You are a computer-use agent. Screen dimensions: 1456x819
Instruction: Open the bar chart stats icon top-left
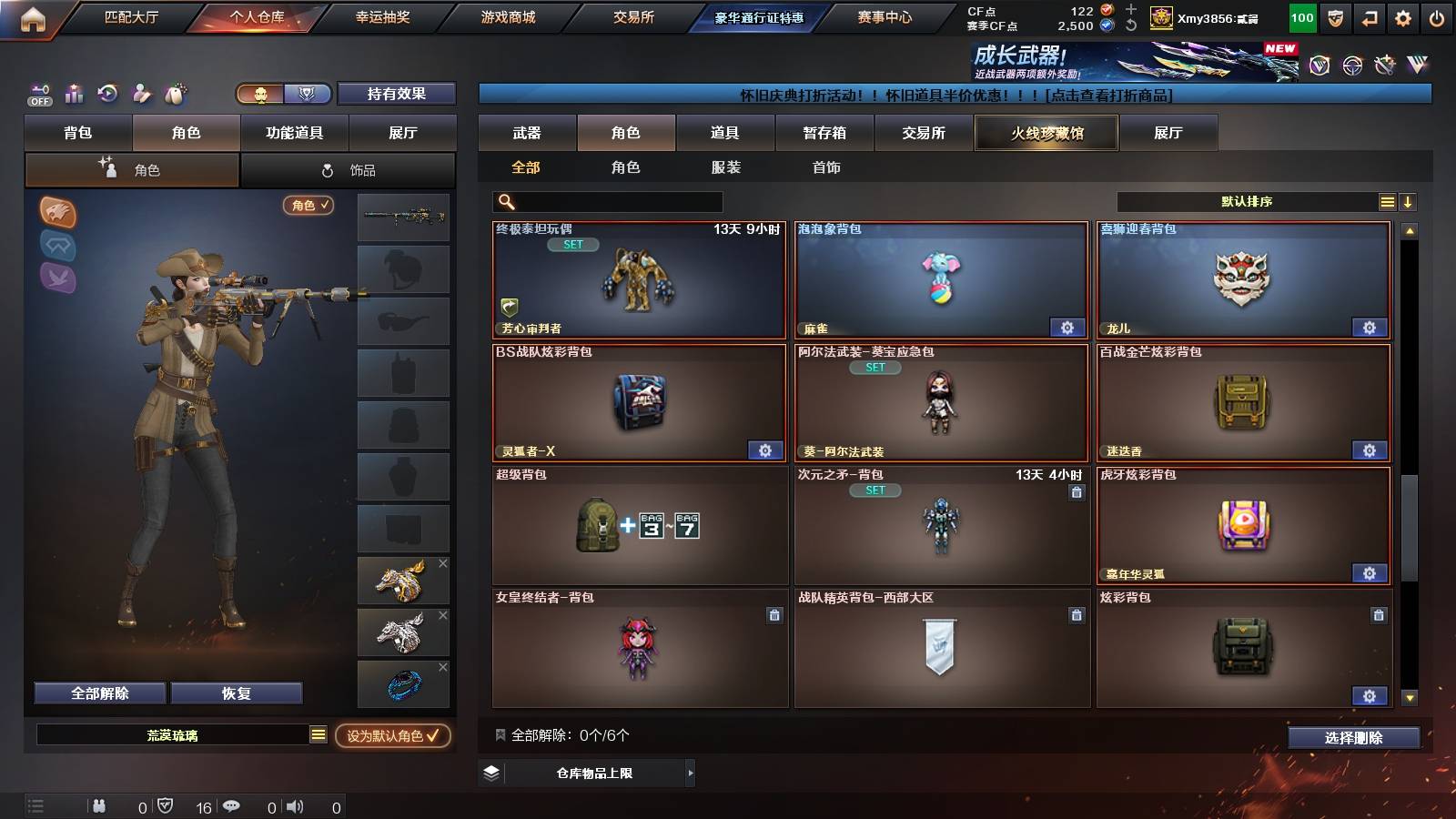tap(74, 94)
